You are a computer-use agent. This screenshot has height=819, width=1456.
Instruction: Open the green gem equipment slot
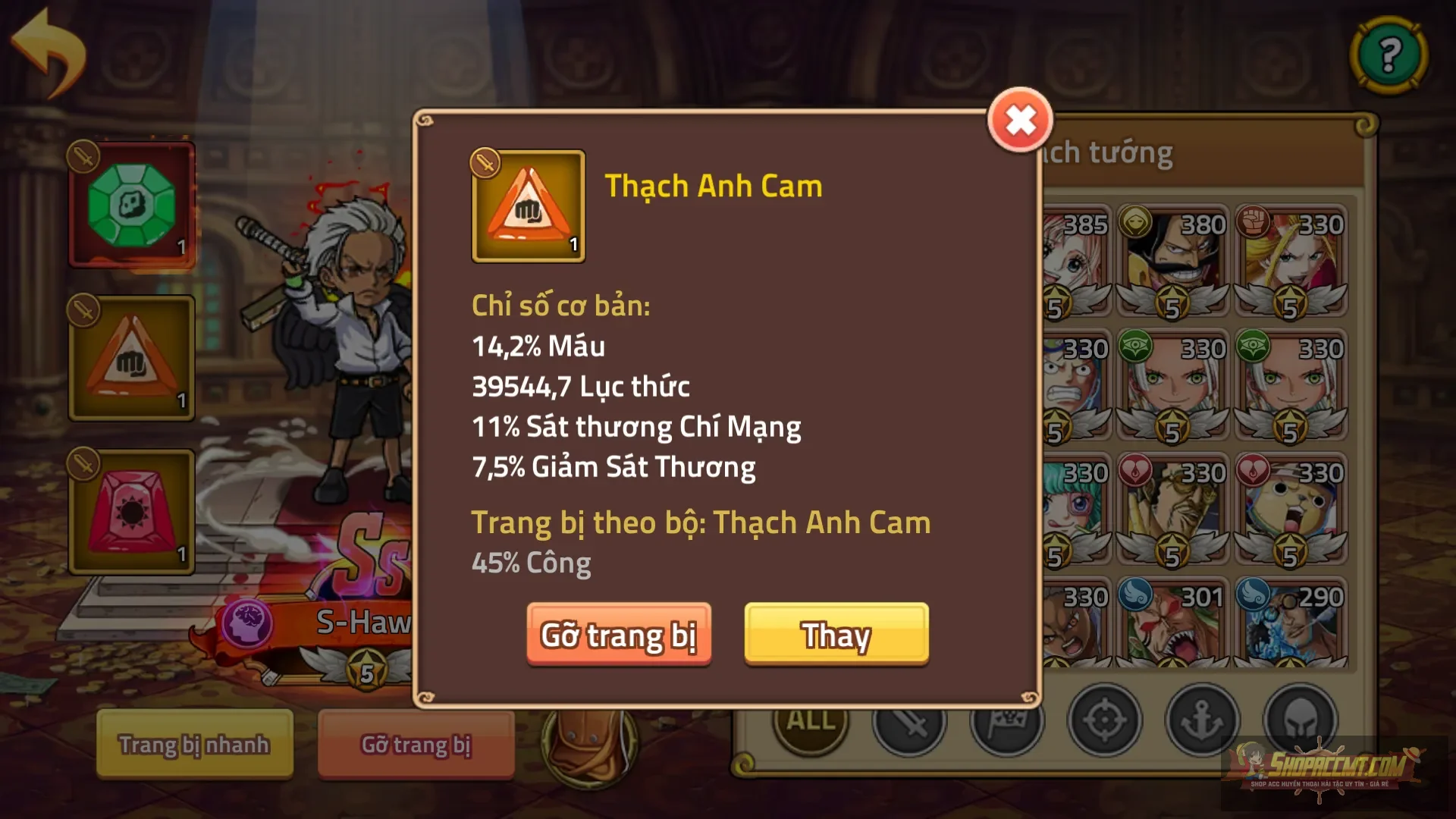[x=131, y=203]
